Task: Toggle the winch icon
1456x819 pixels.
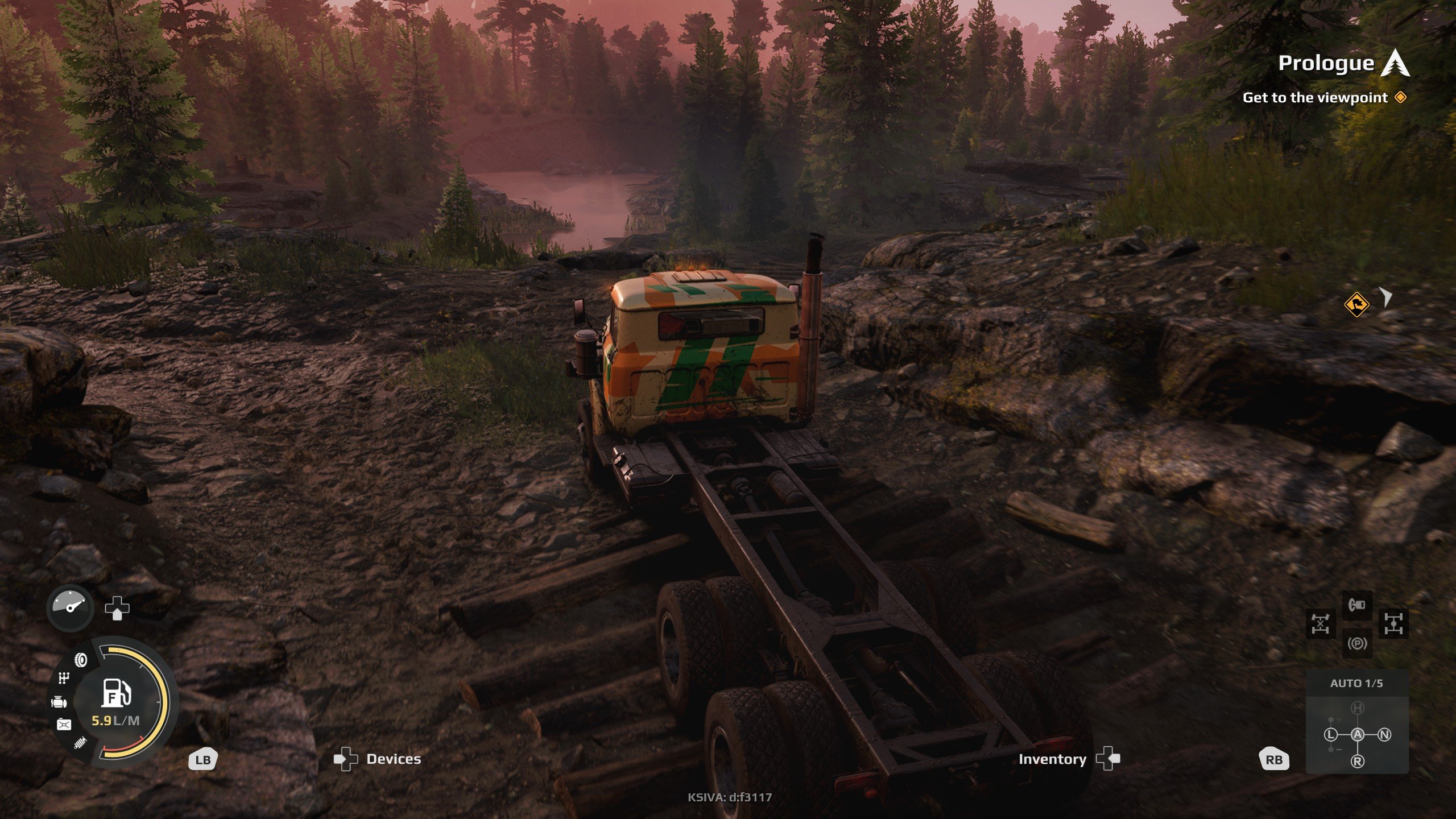Action: click(x=1356, y=605)
